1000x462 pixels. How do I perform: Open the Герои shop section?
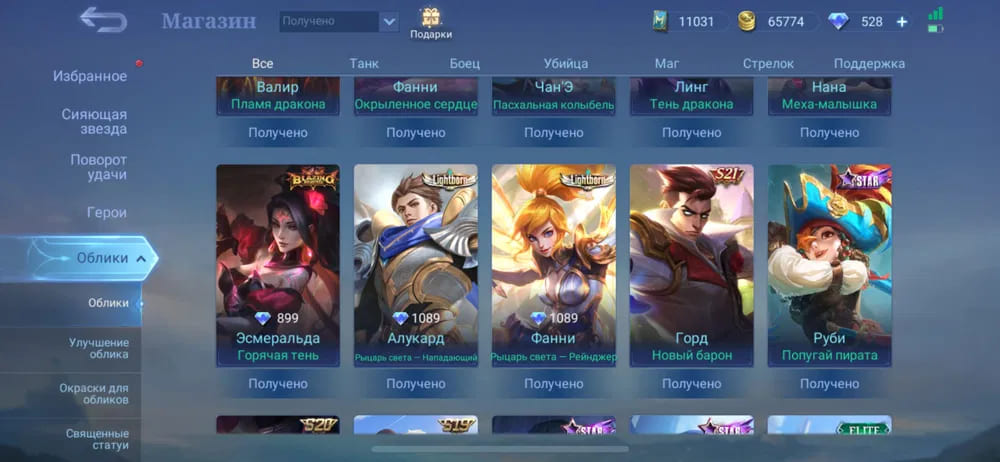106,213
